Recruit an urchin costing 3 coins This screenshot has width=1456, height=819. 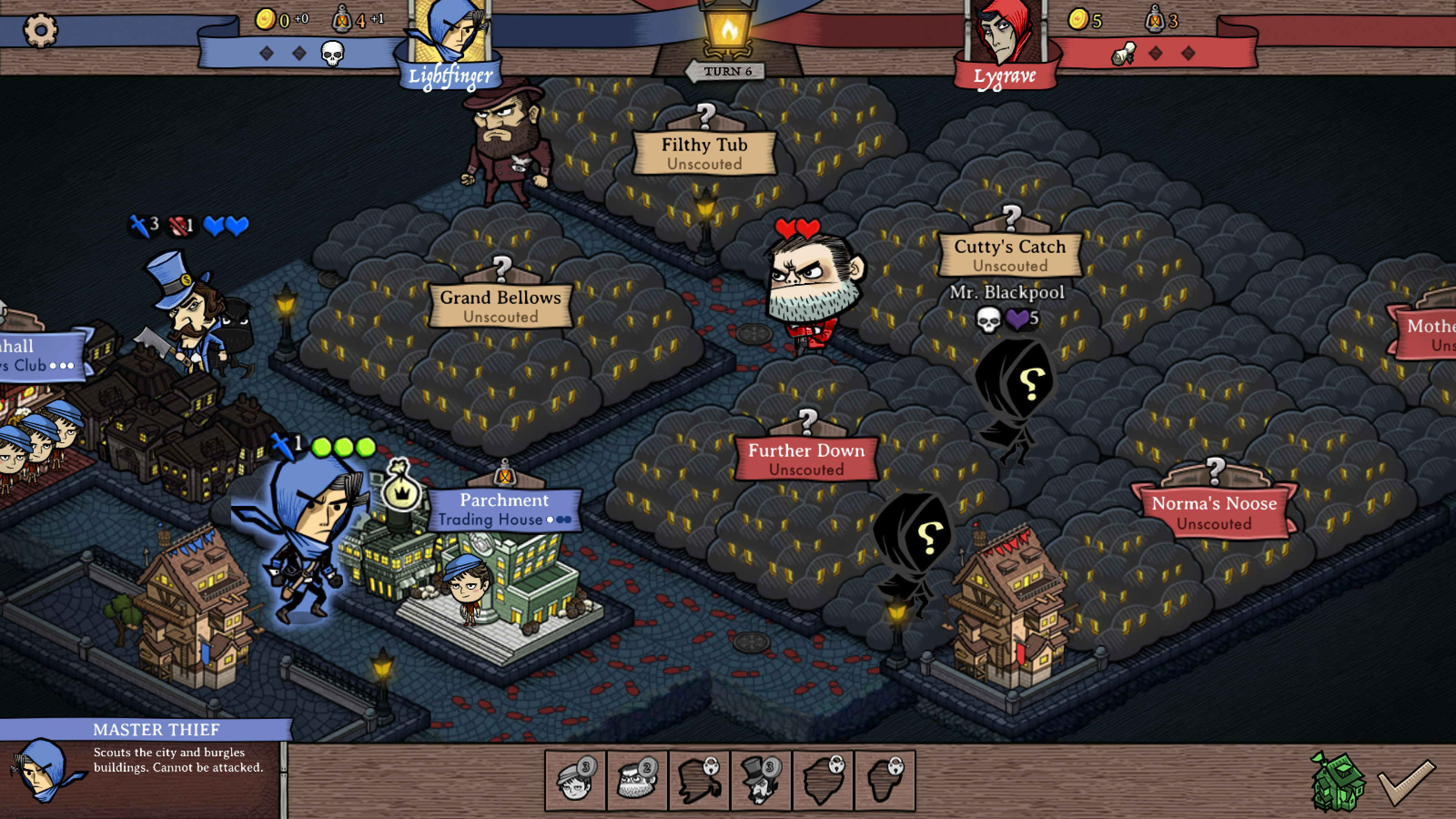click(x=576, y=781)
